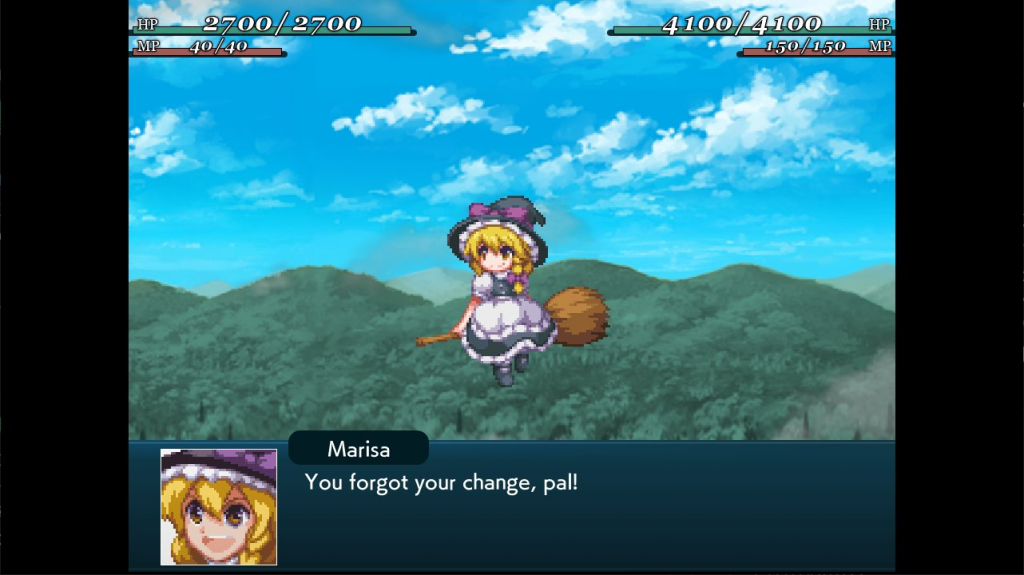Click Marisa's face portrait in the dialogue
The width and height of the screenshot is (1024, 575).
pyautogui.click(x=219, y=506)
